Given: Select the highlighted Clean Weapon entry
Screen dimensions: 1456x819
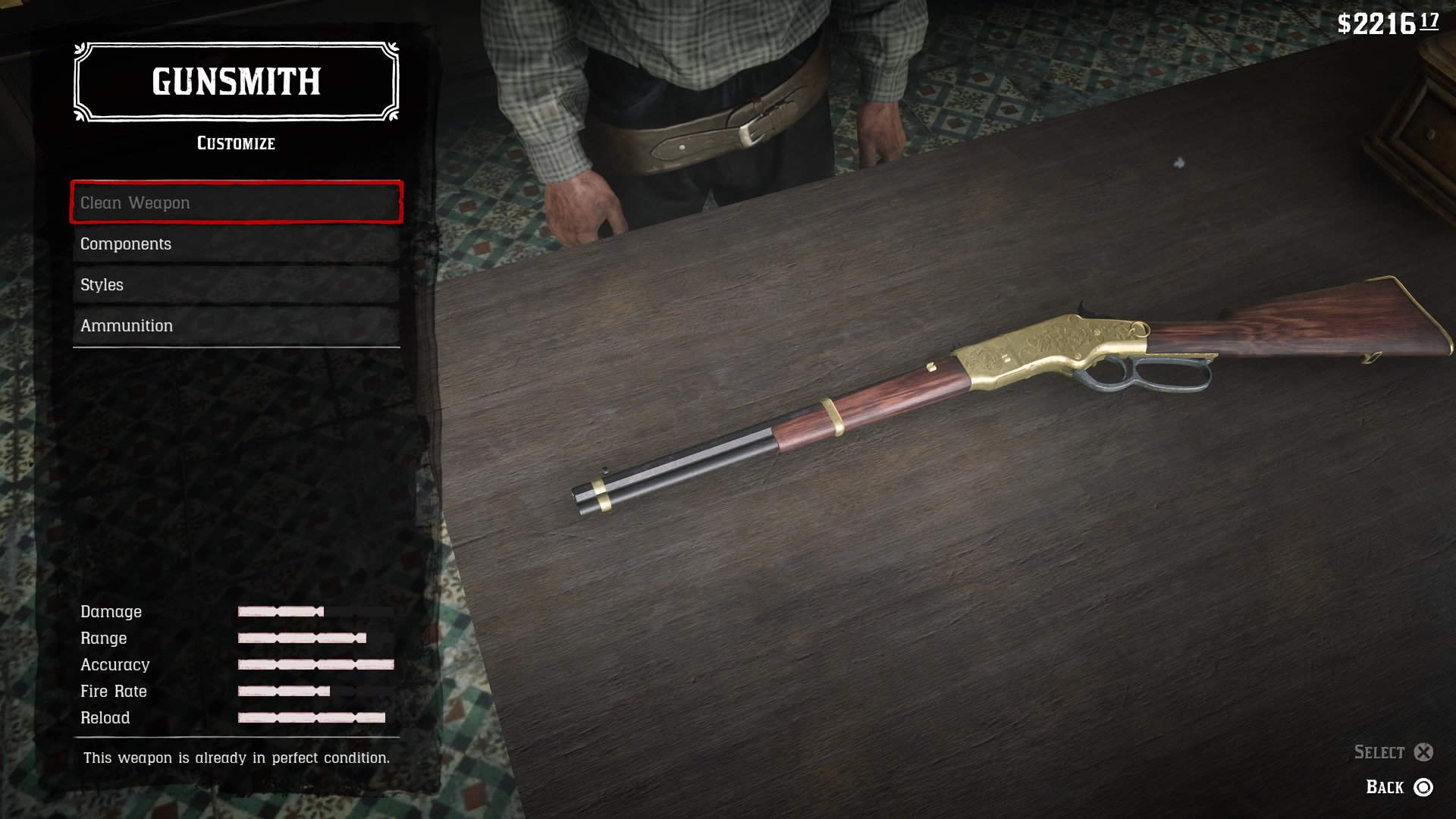Looking at the screenshot, I should [x=235, y=202].
